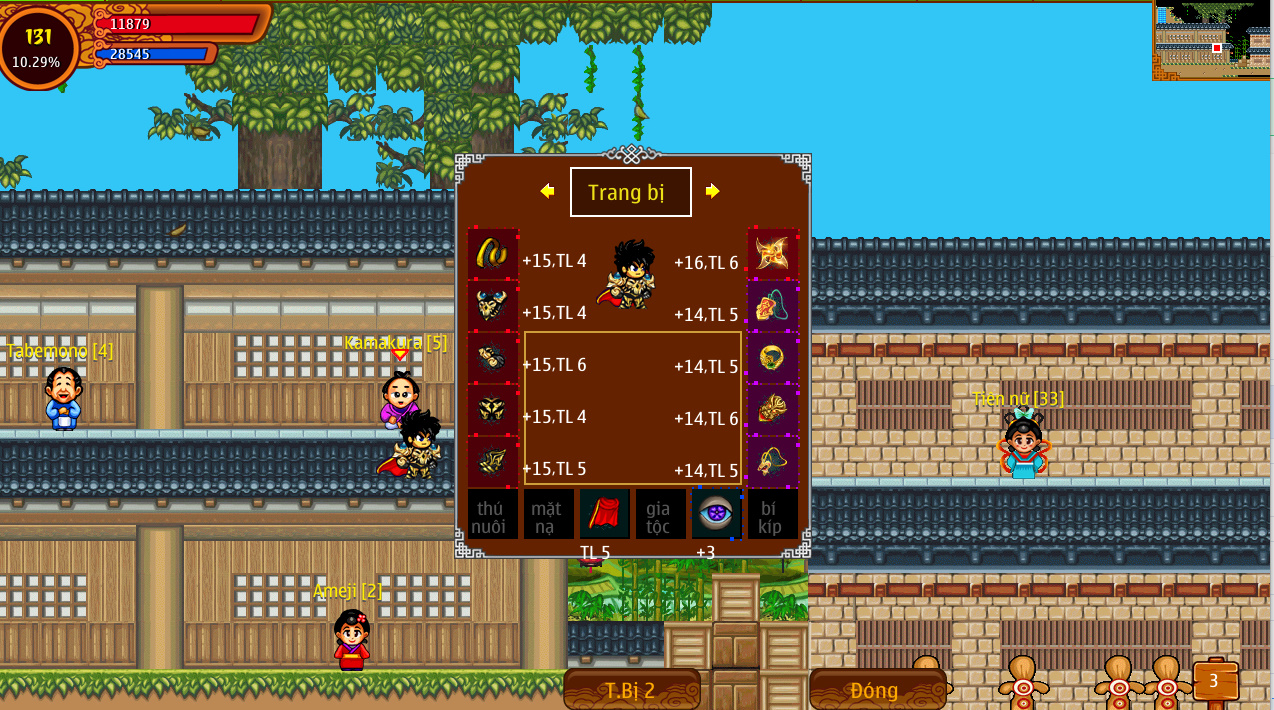Switch to T.Bị 2 equipment set
The width and height of the screenshot is (1274, 710).
pos(631,690)
